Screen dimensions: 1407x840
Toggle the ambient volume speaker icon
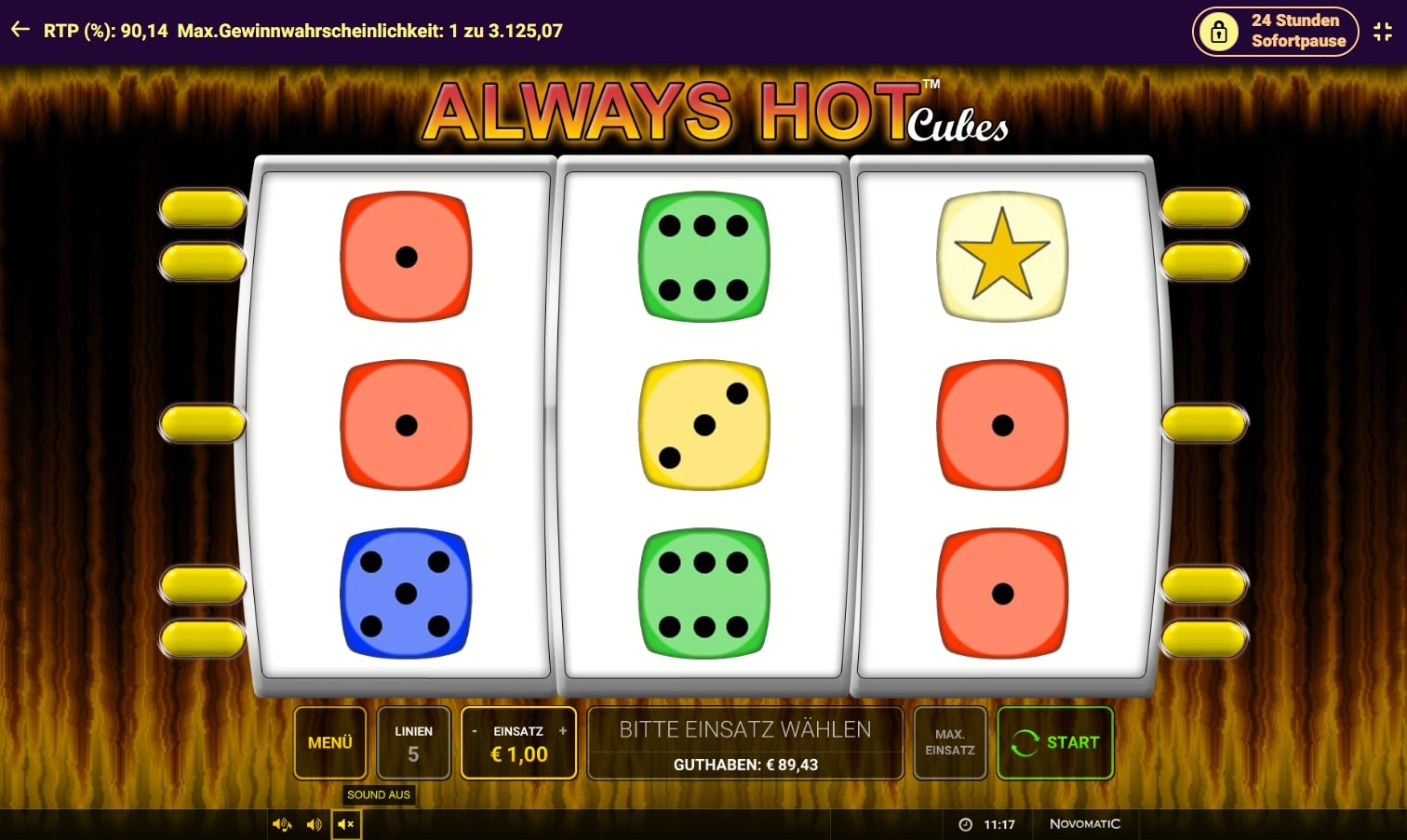coord(314,824)
